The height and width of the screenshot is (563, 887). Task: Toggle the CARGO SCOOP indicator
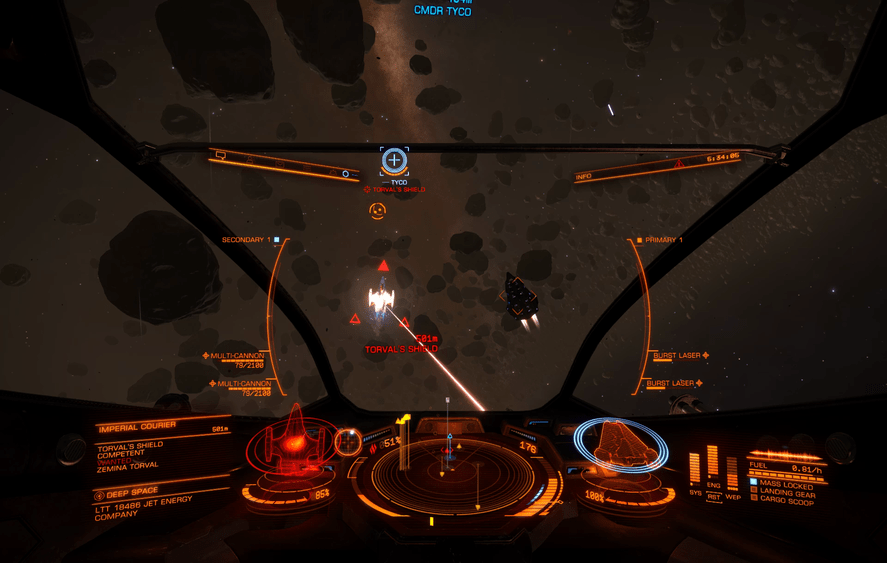pyautogui.click(x=786, y=500)
